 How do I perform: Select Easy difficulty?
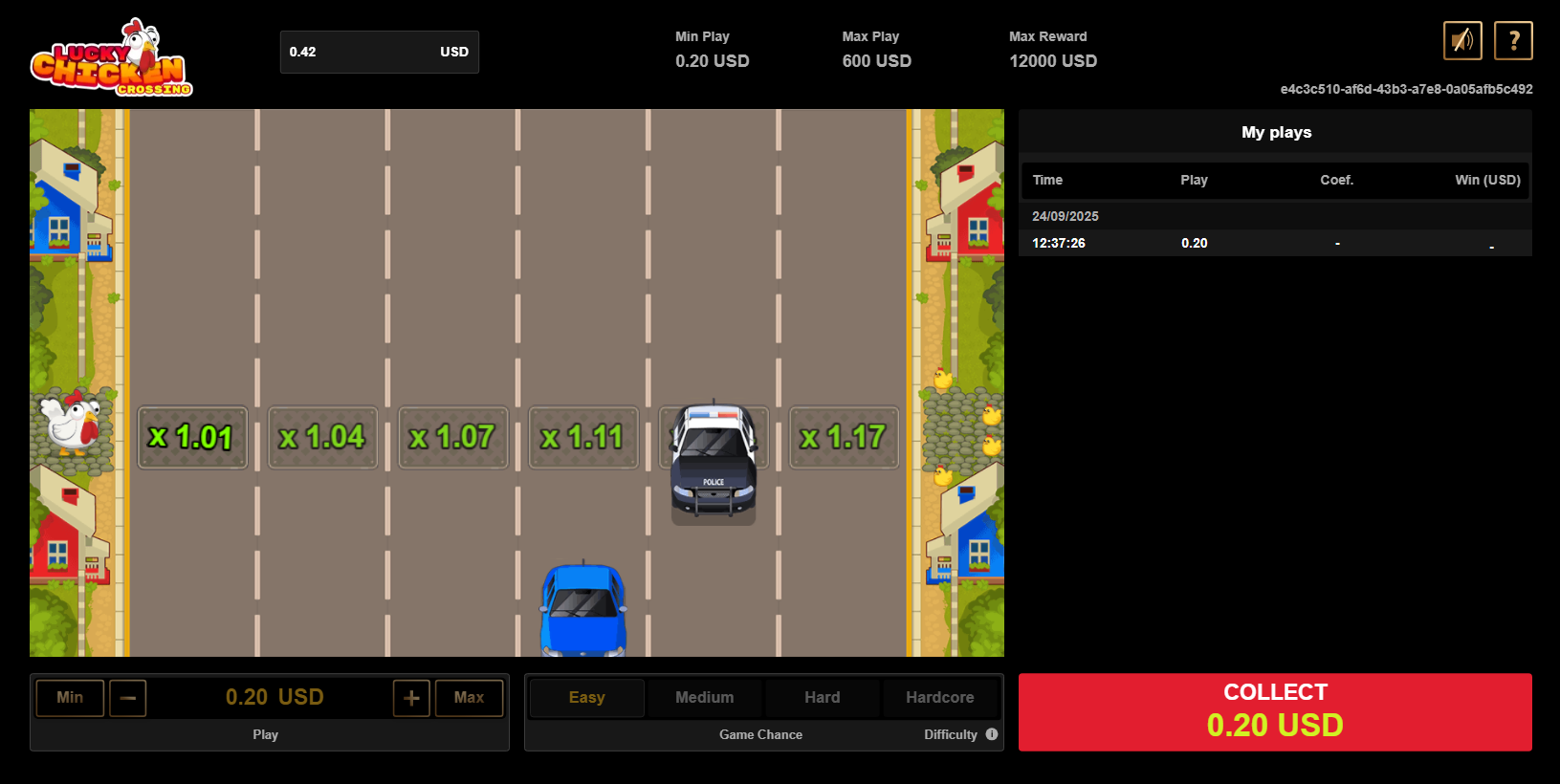tap(586, 698)
